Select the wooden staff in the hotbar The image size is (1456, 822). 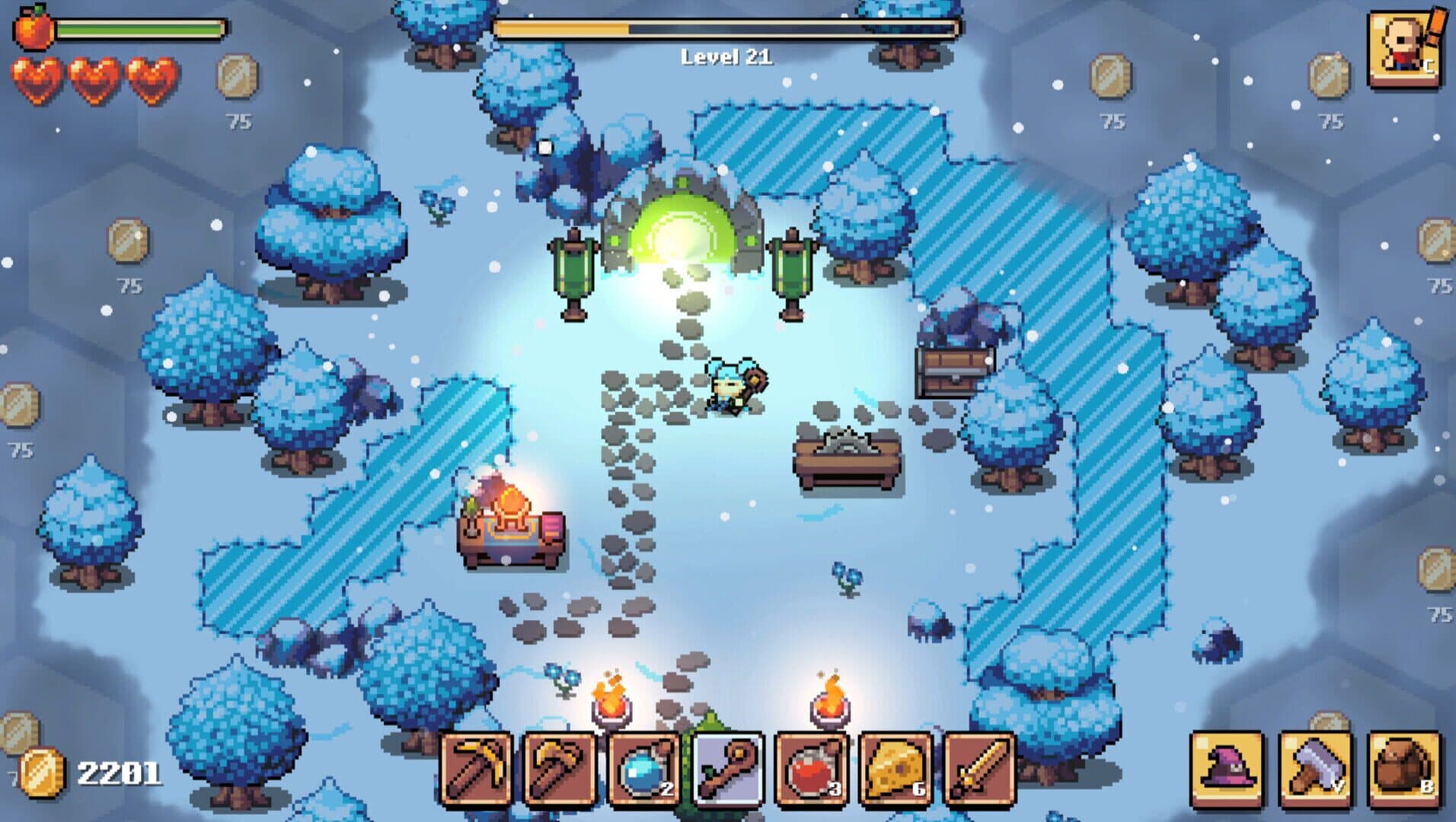pyautogui.click(x=729, y=769)
